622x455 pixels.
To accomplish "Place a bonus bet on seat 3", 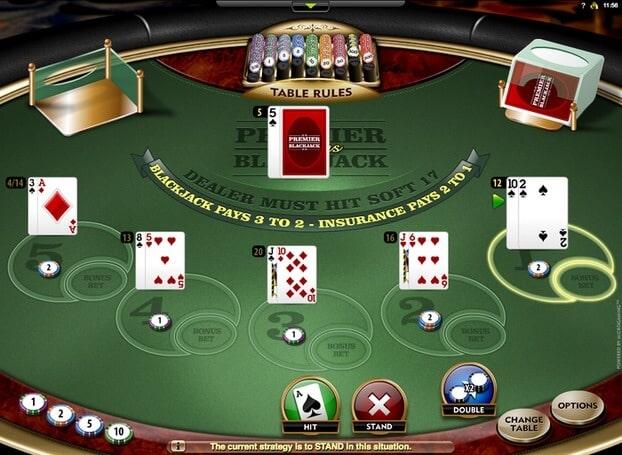I will [341, 348].
